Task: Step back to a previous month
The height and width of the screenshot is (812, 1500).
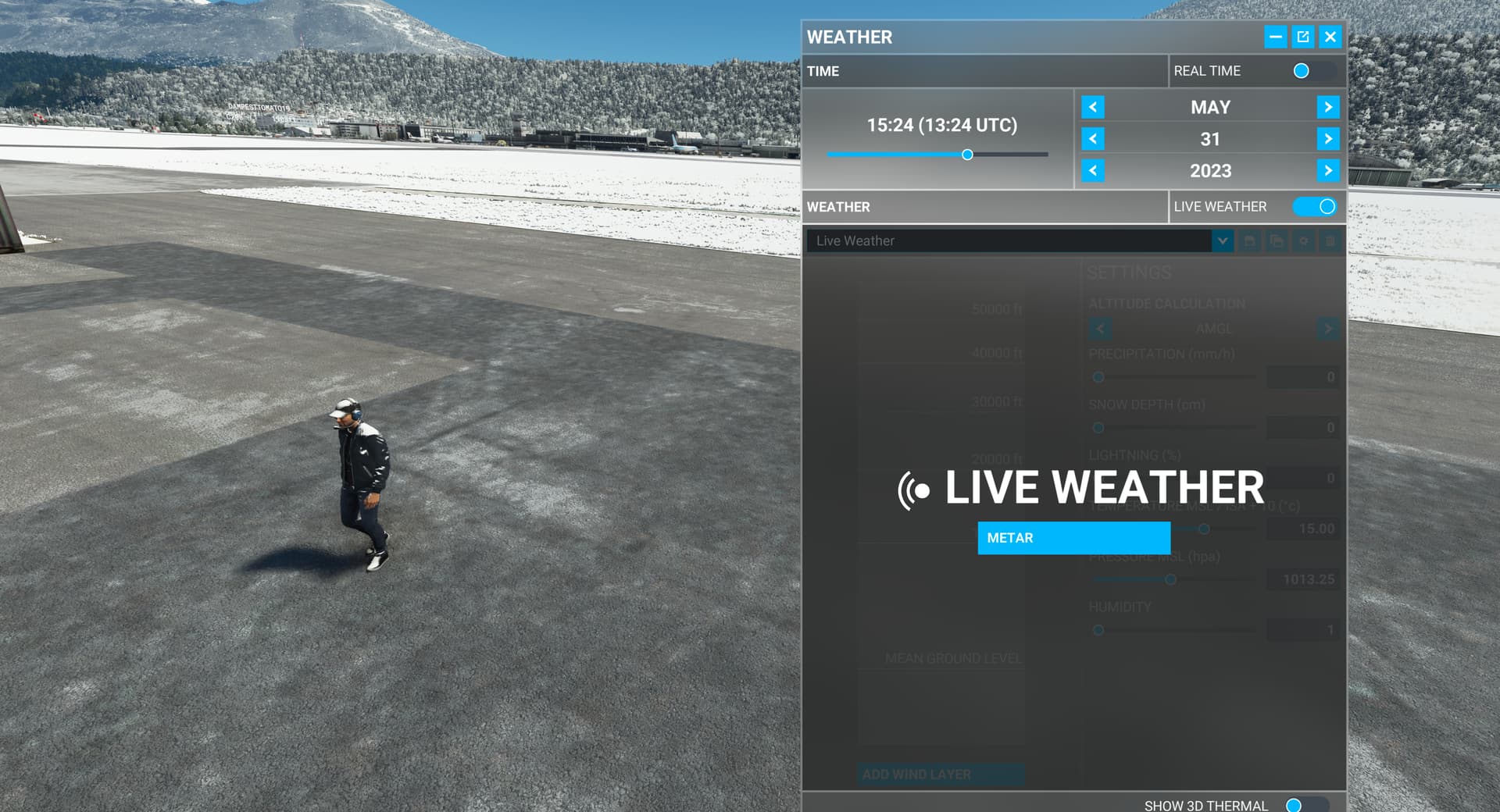Action: point(1091,107)
